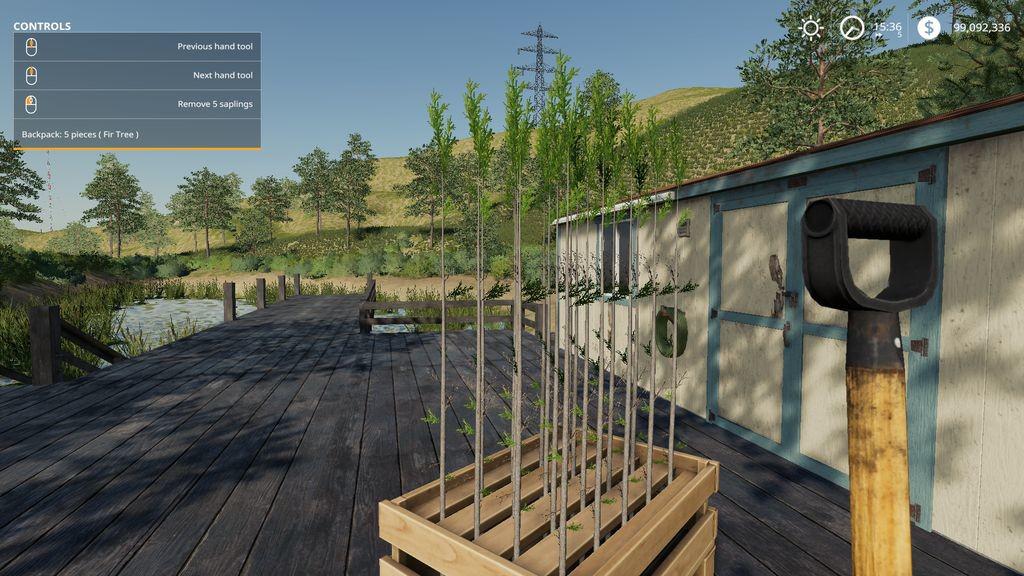Open the dollar money icon
1024x576 pixels.
929,28
